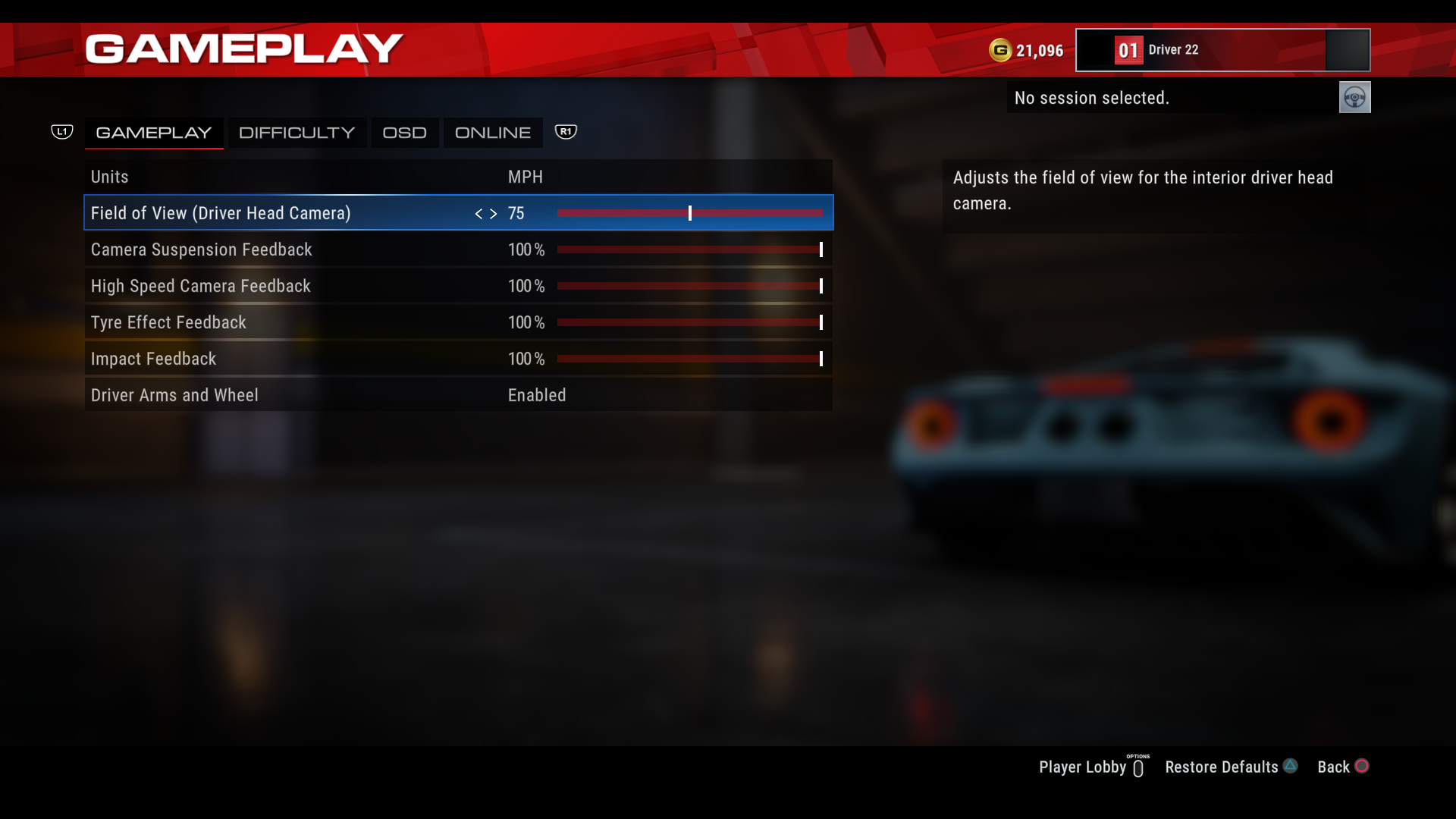
Task: Click Restore Defaults
Action: click(1221, 767)
